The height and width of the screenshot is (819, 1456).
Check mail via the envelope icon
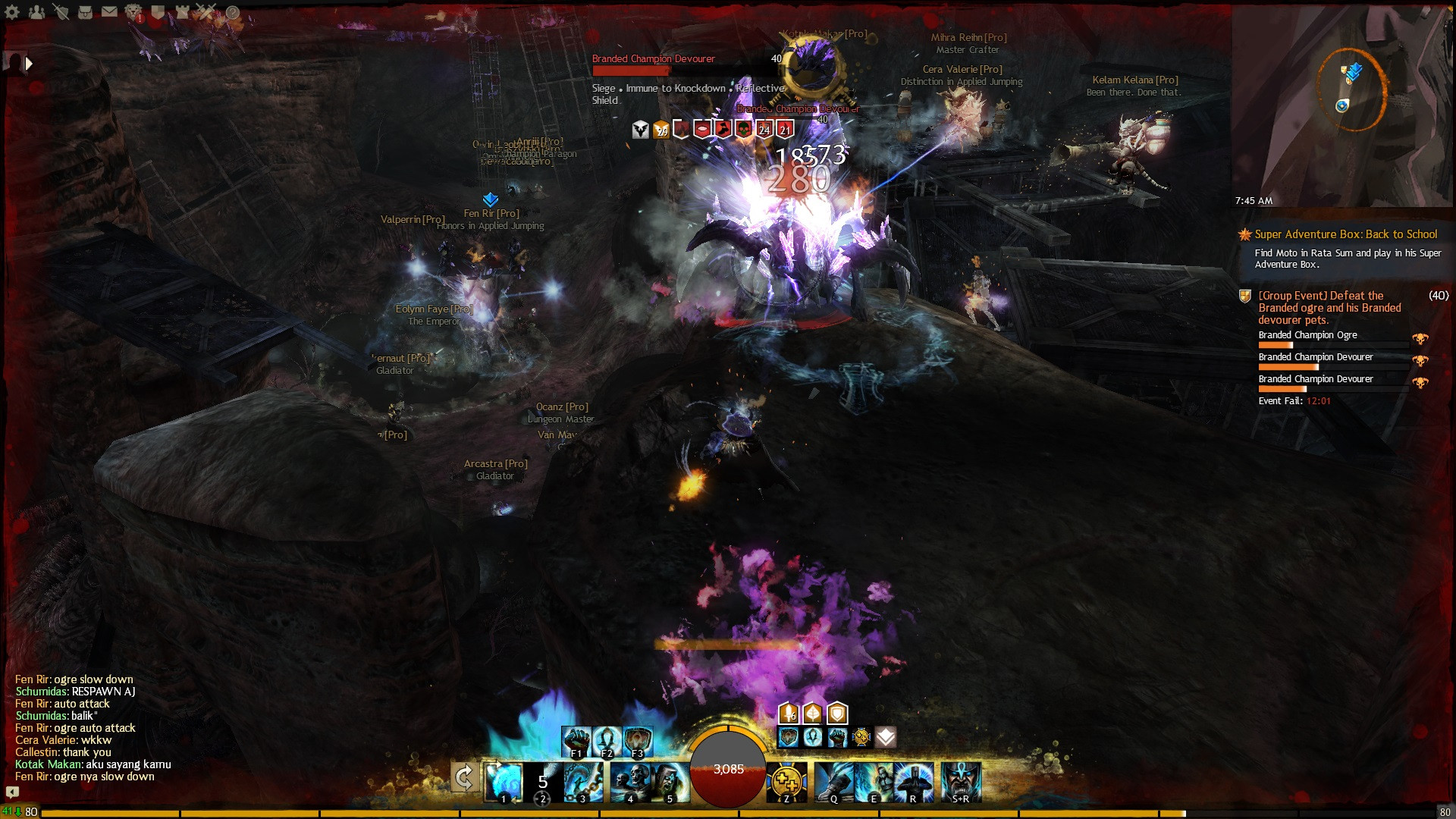point(109,11)
